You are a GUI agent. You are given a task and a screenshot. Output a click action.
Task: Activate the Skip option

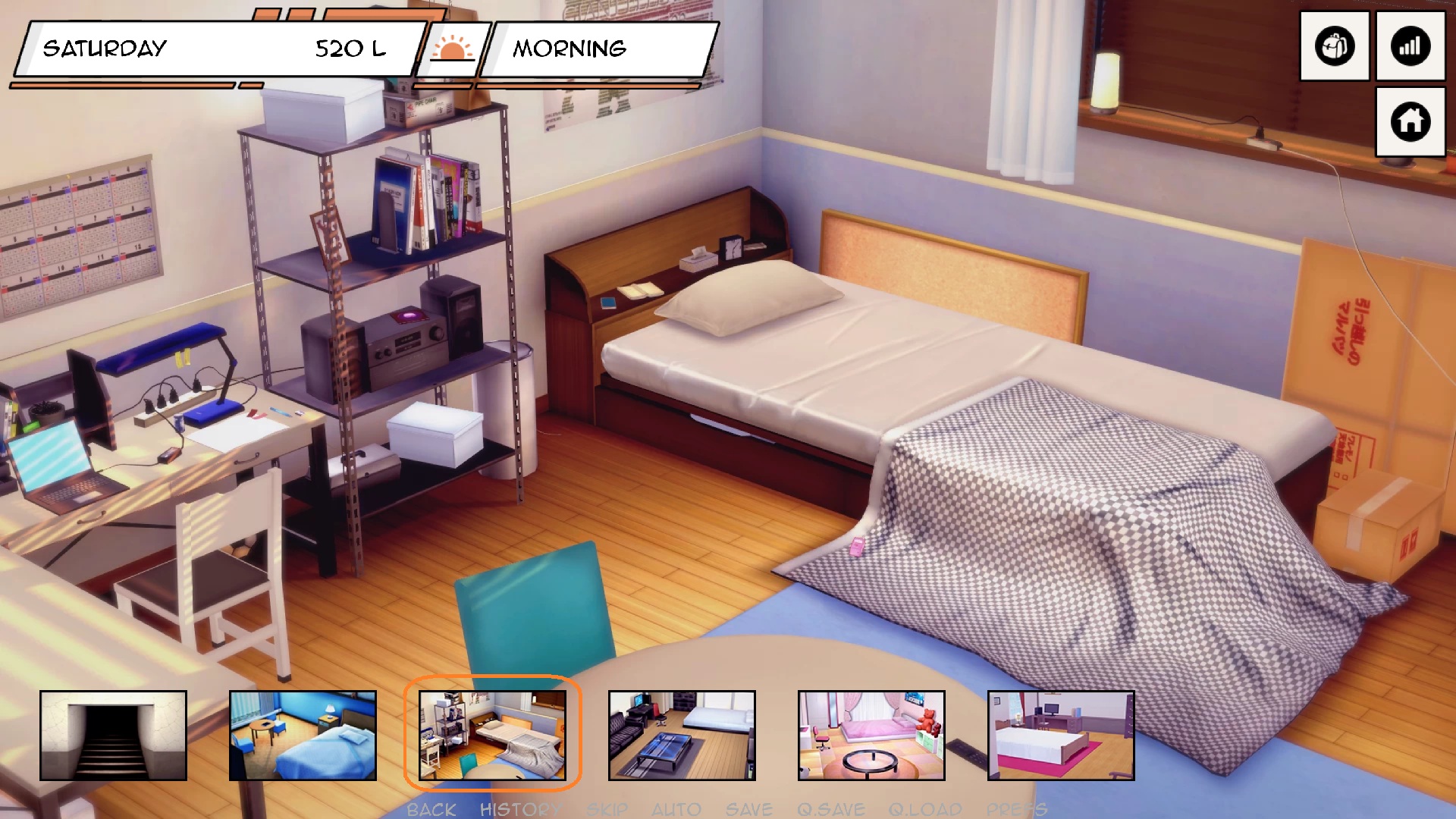[x=607, y=809]
